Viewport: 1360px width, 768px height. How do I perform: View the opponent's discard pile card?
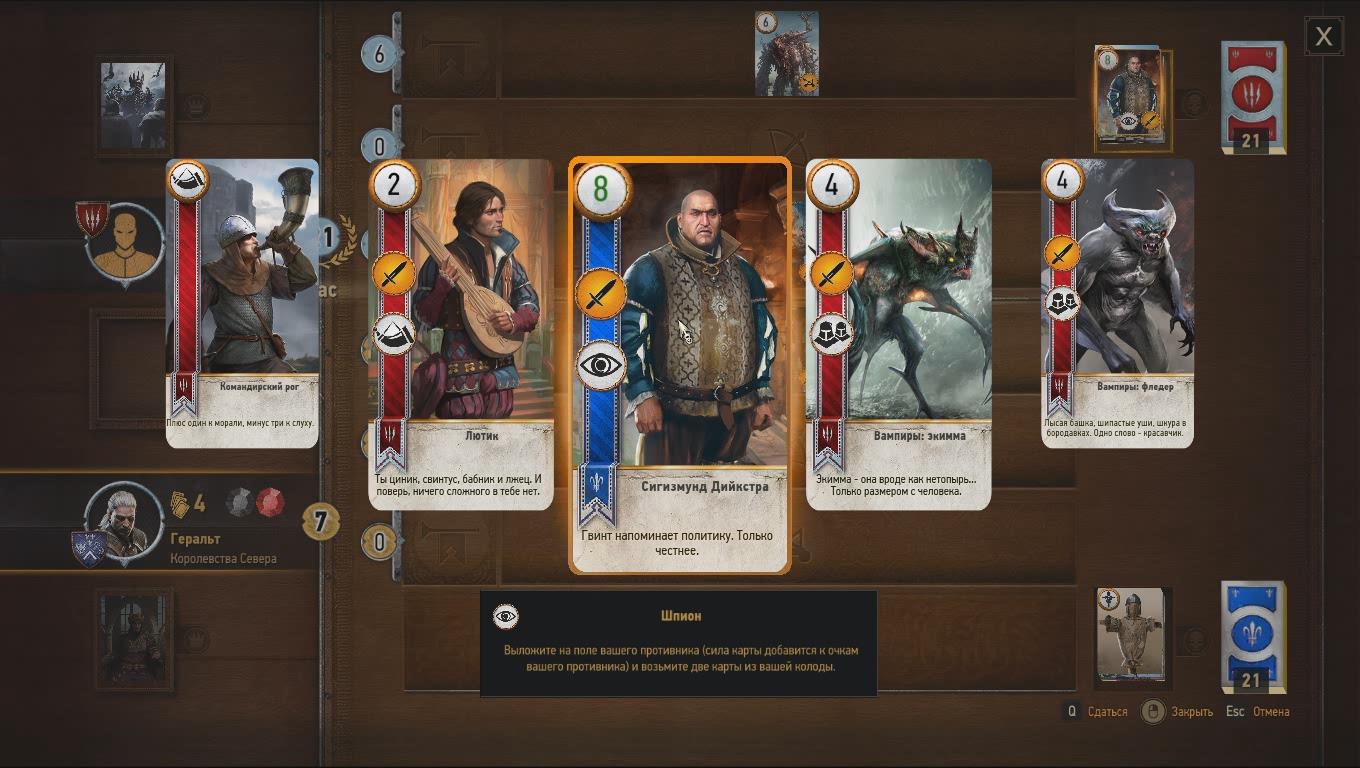tap(1133, 98)
